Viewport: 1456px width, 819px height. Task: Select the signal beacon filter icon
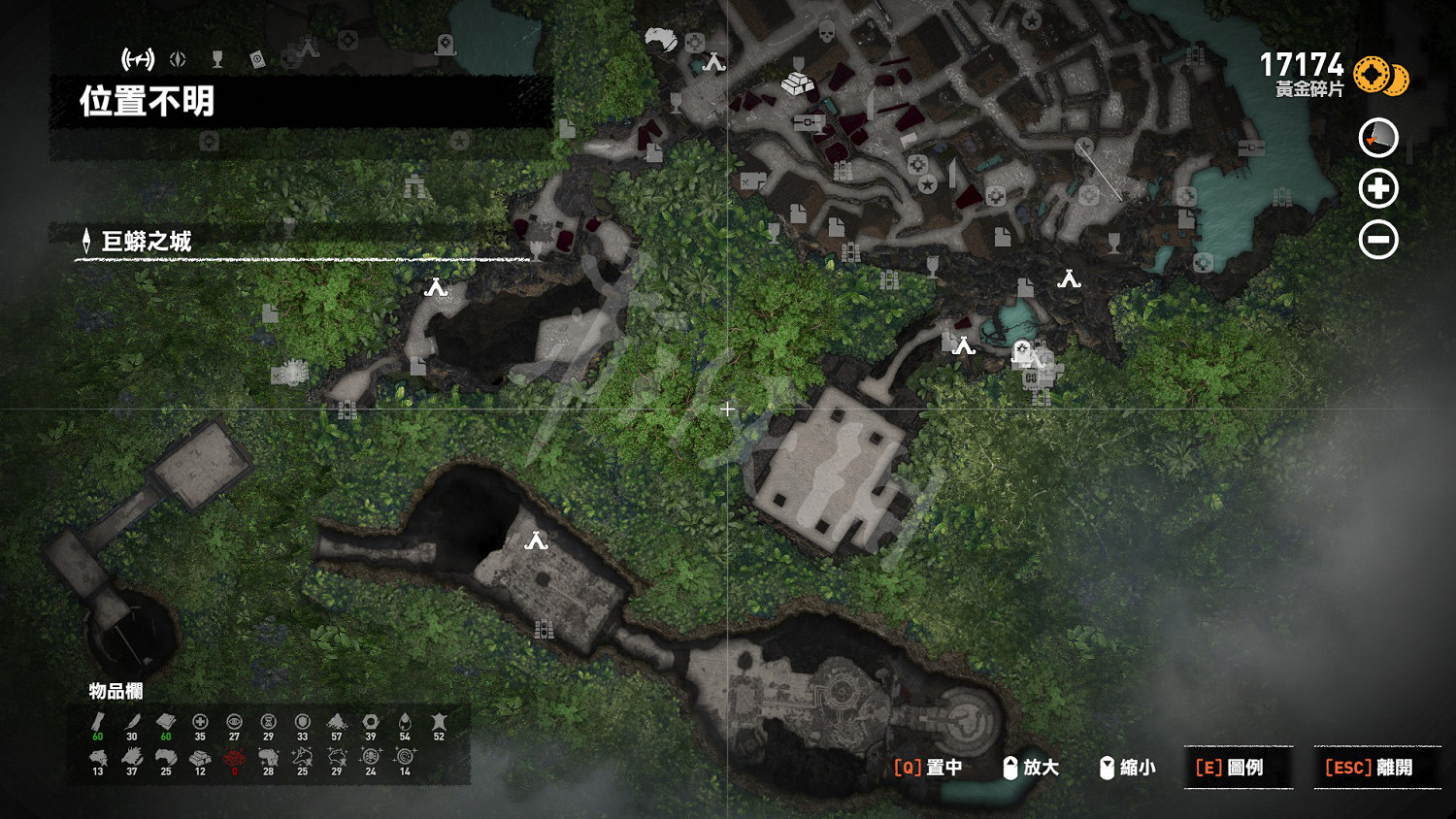[x=138, y=60]
